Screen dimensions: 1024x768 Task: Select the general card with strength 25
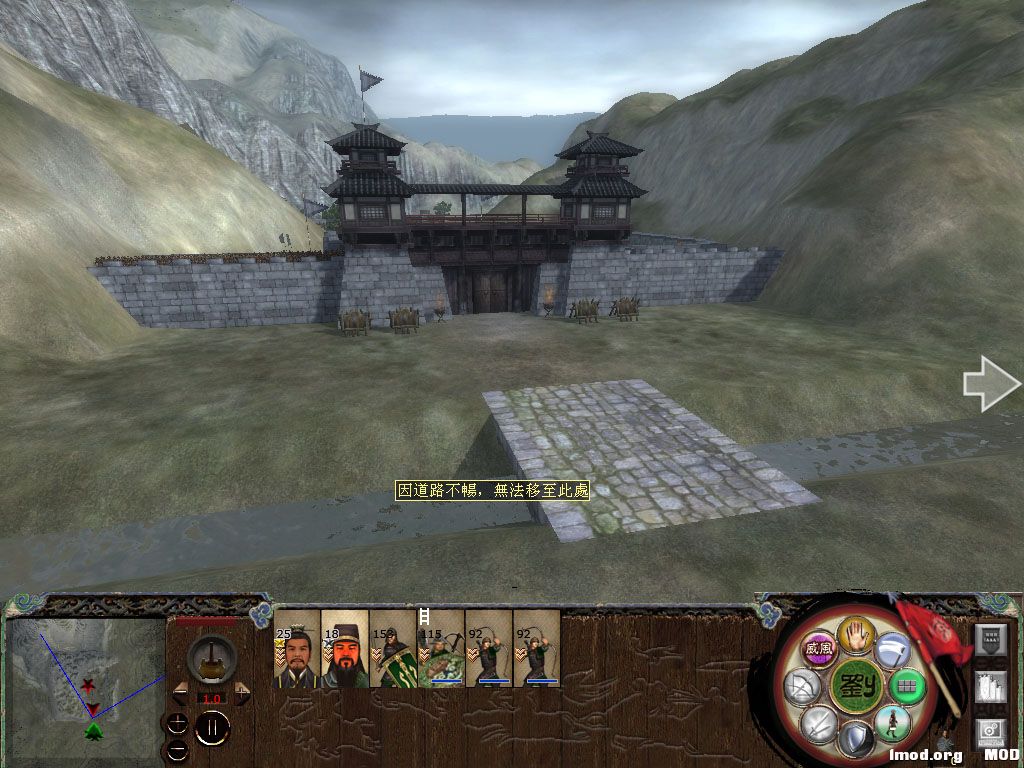[x=297, y=649]
